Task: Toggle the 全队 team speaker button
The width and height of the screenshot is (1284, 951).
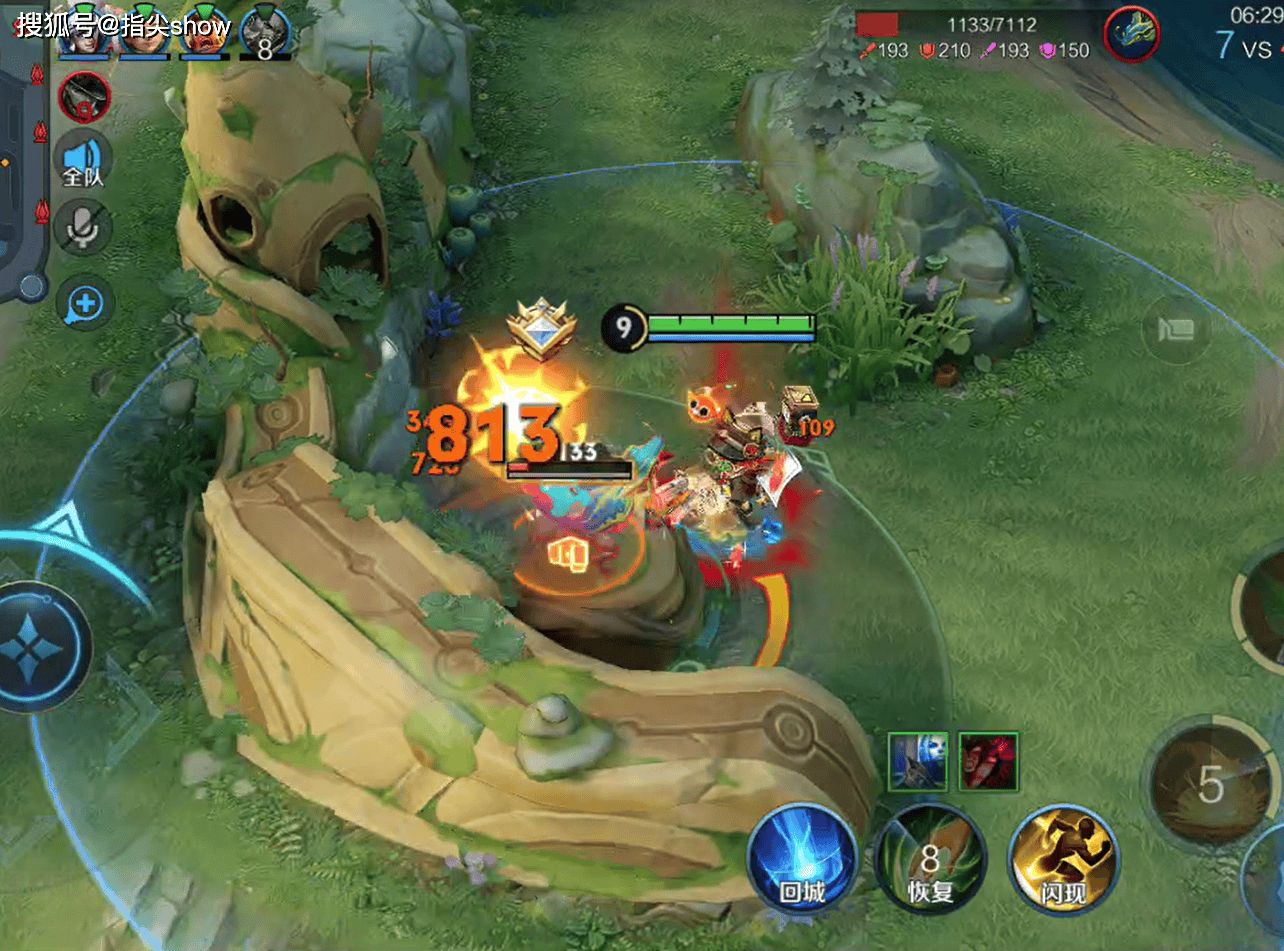Action: [84, 161]
